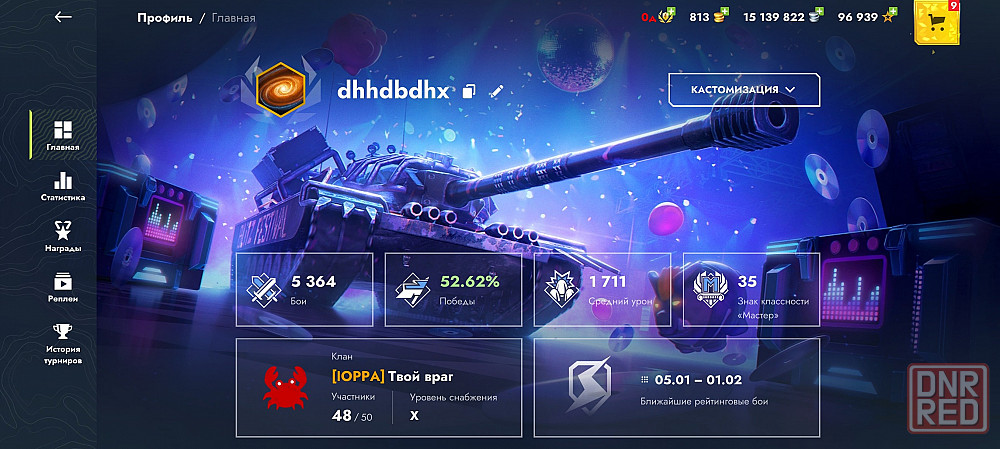Open the Ближайшие рейтинговые бои panel
Image resolution: width=1000 pixels, height=449 pixels.
click(676, 387)
